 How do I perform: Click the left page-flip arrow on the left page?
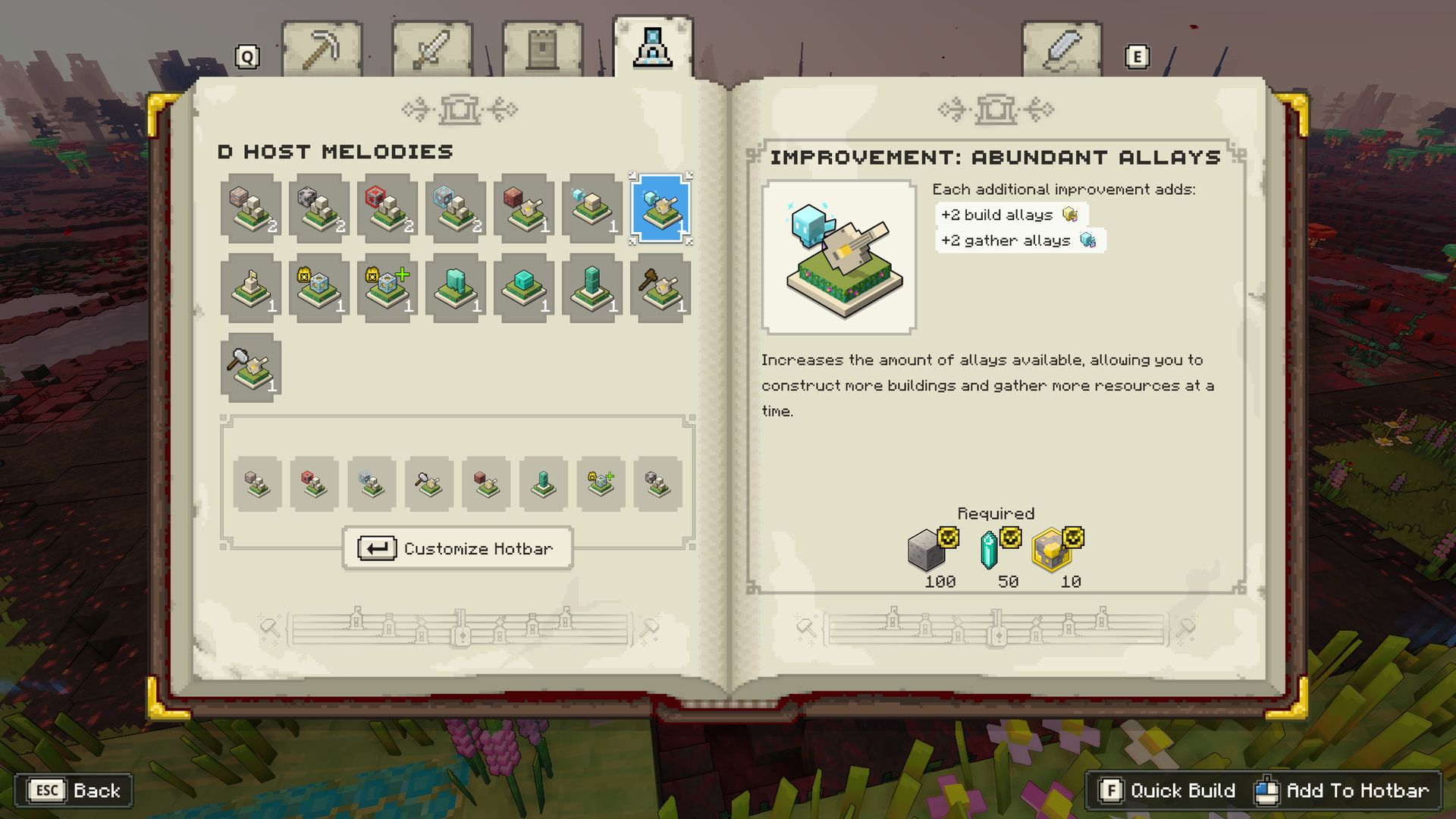412,108
